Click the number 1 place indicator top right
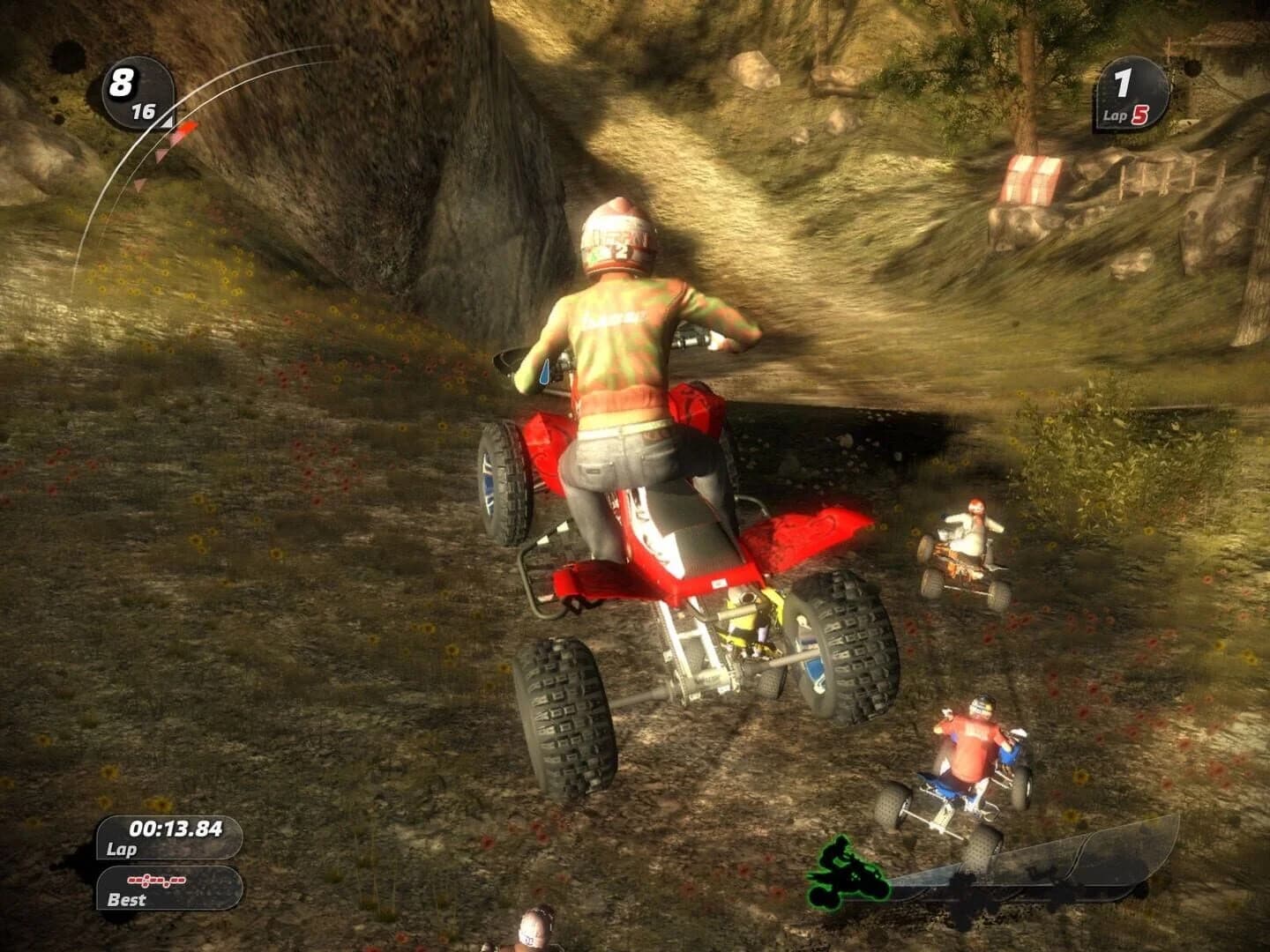1270x952 pixels. [1122, 82]
